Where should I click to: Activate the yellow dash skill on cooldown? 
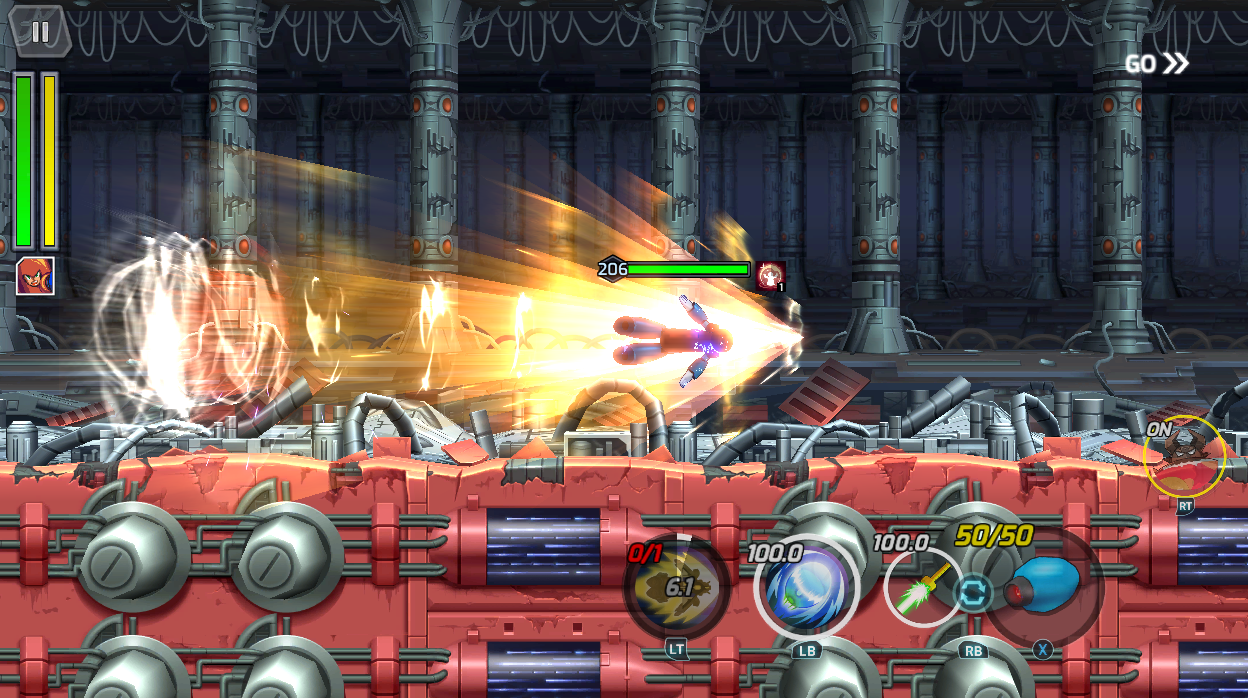[677, 587]
